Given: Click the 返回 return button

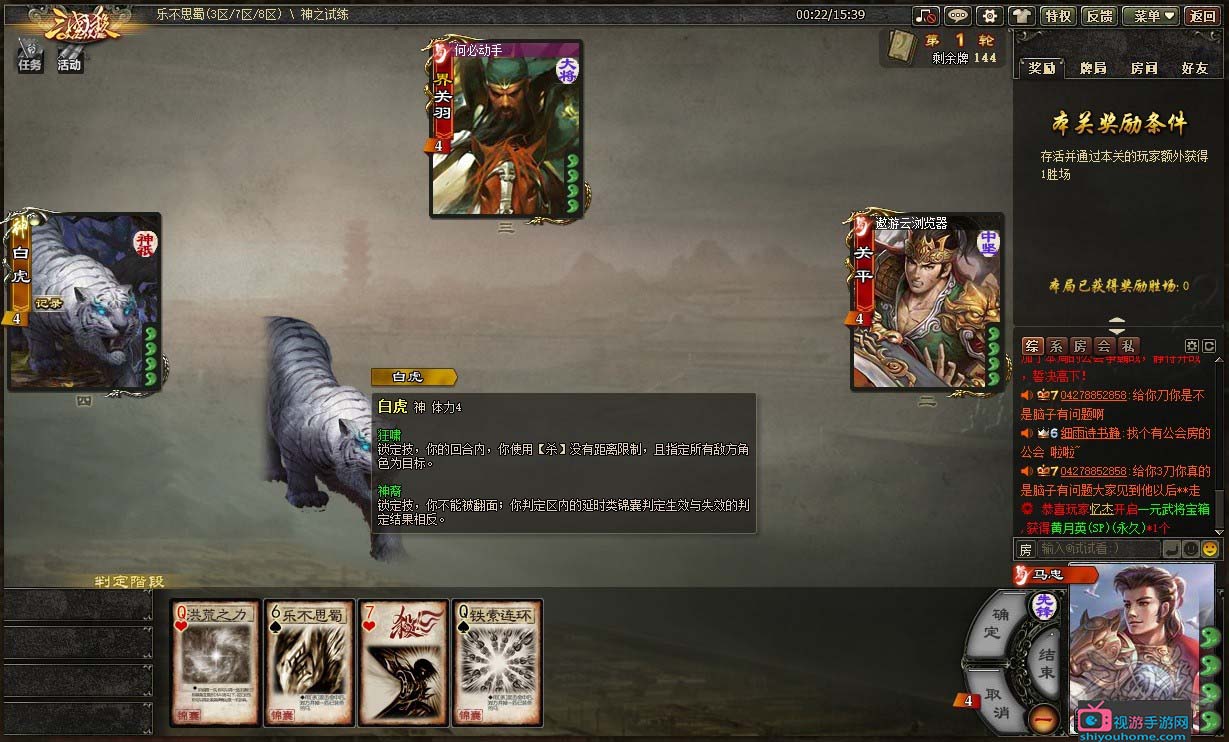Looking at the screenshot, I should 1202,16.
